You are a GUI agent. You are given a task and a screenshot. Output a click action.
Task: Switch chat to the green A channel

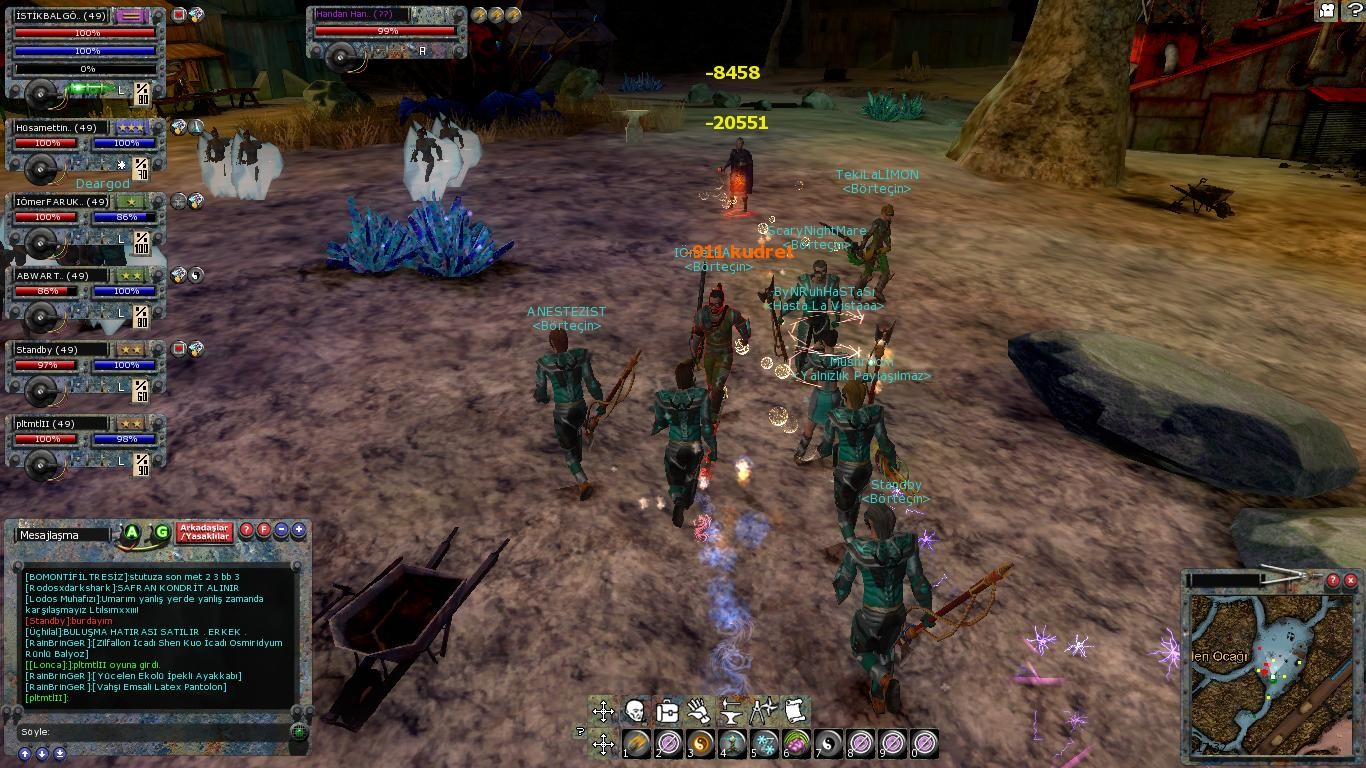pos(131,533)
